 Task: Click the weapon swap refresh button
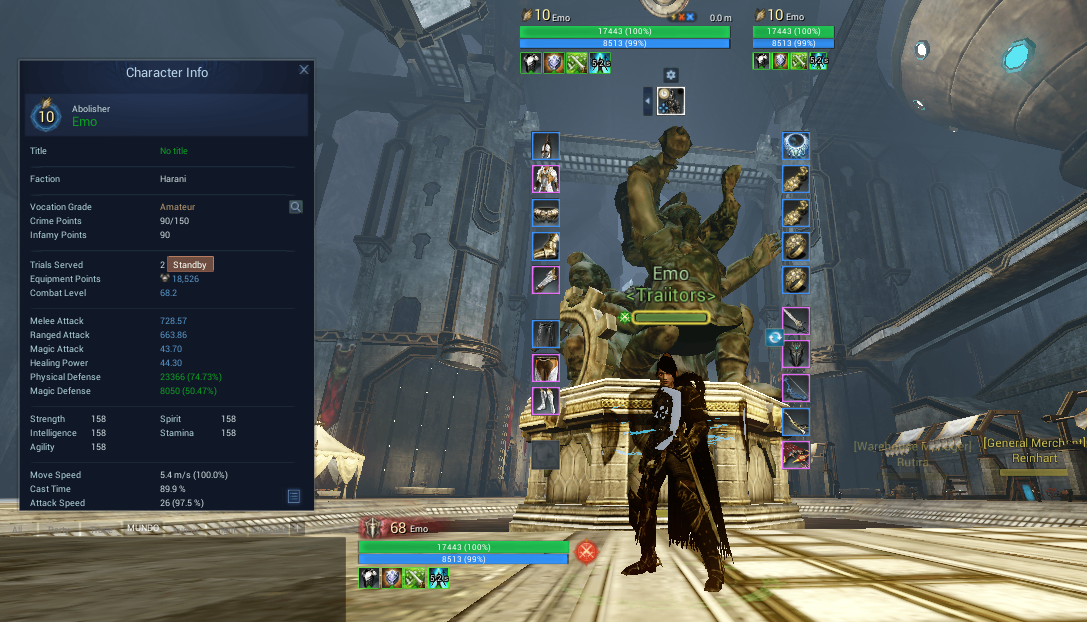774,338
